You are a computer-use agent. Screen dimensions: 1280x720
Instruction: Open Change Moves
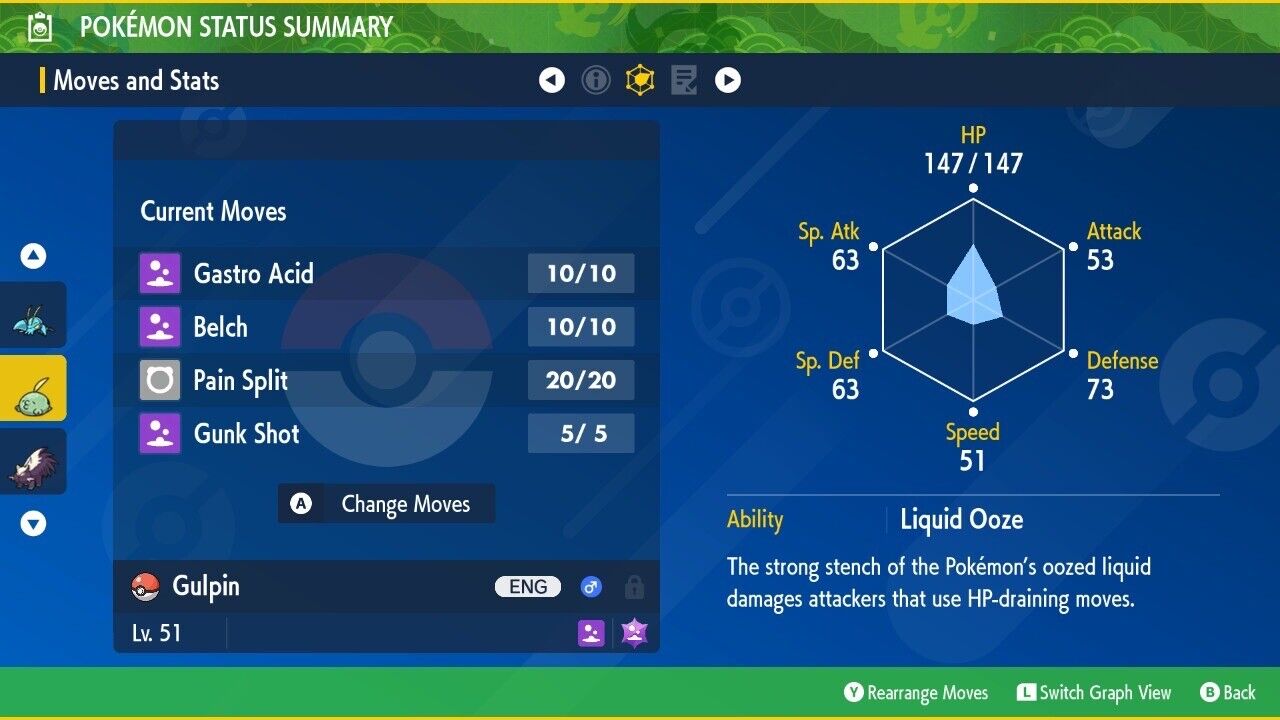(x=386, y=504)
